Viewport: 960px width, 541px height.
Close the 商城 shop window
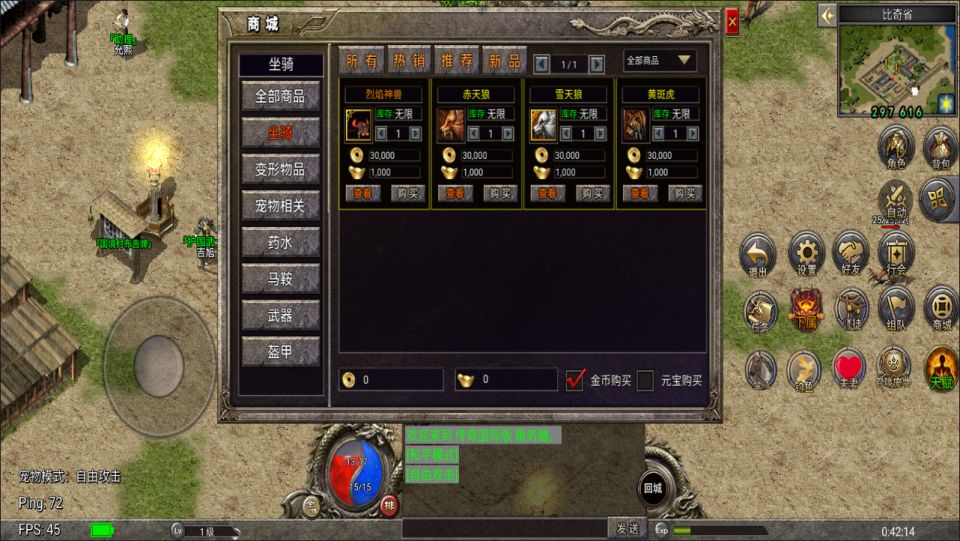pyautogui.click(x=732, y=21)
